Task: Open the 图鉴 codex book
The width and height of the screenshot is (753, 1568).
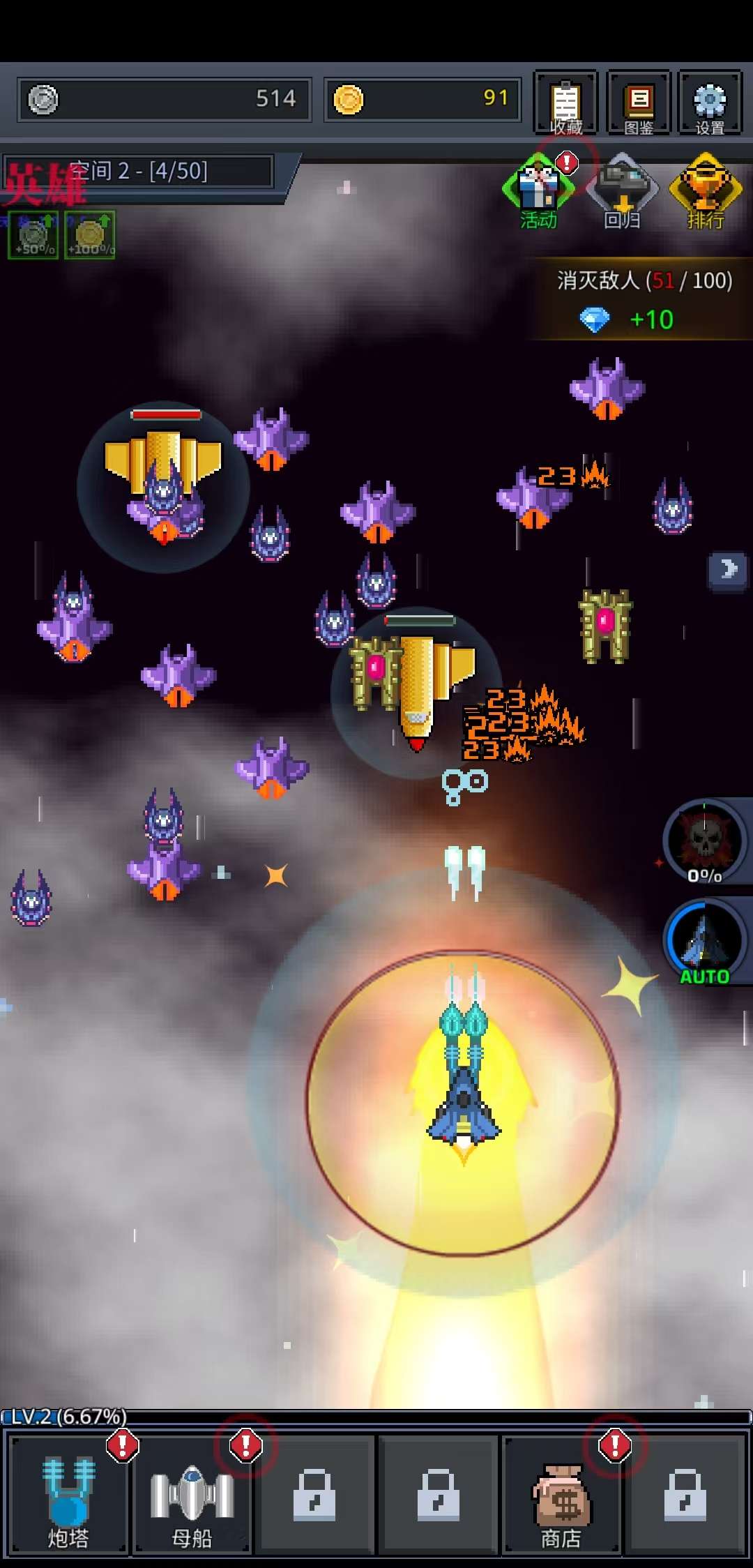Action: (x=638, y=103)
